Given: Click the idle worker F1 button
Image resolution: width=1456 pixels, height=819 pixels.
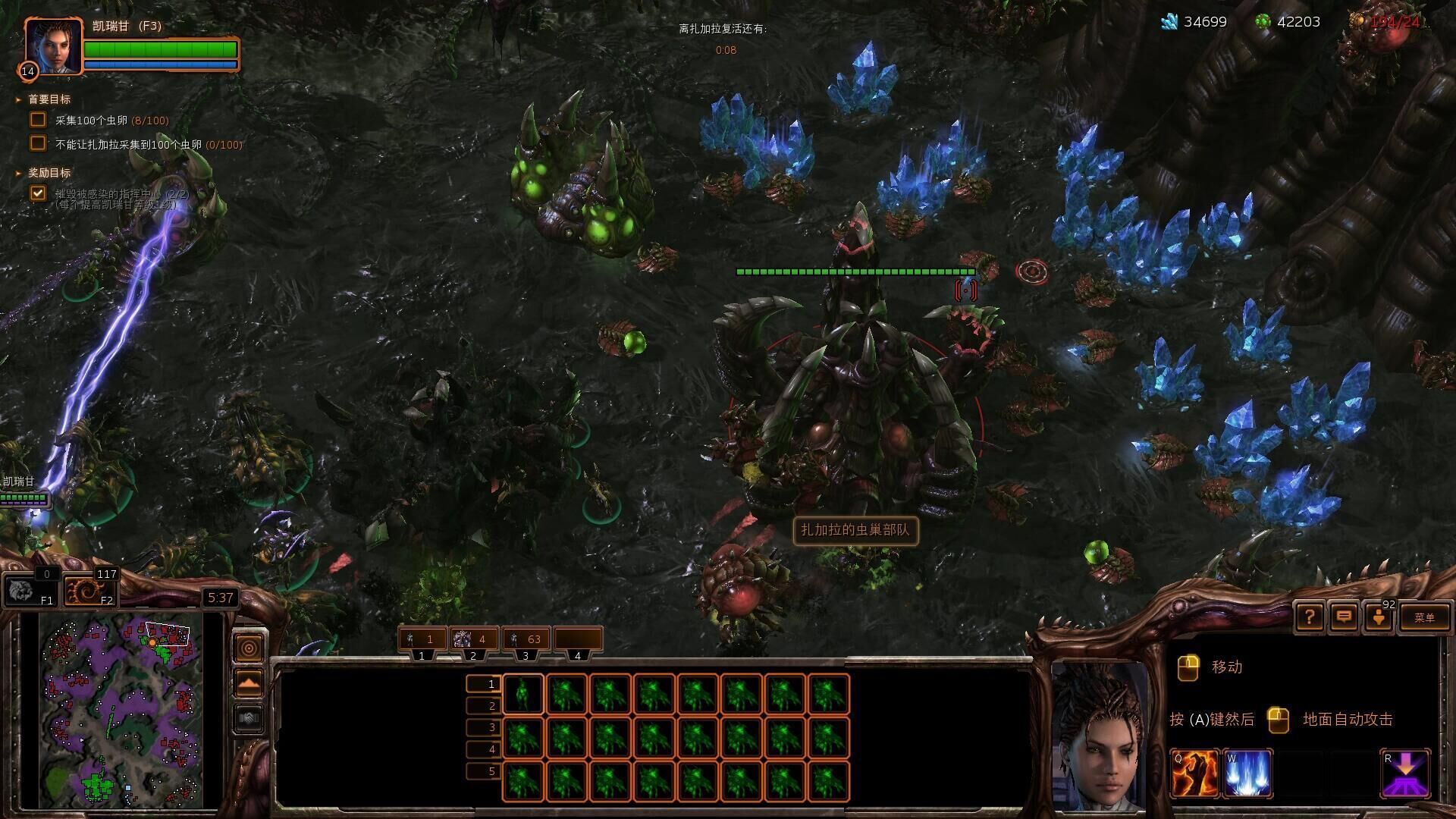Looking at the screenshot, I should [30, 591].
